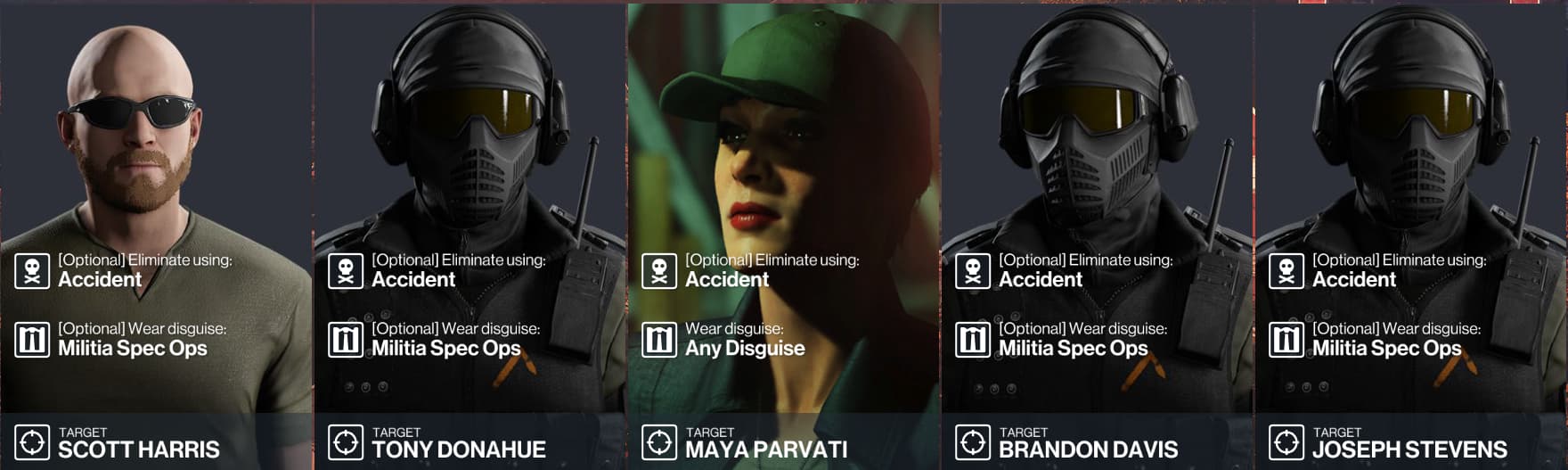Open the Maya Parvati target card
The image size is (1568, 470).
tap(783, 235)
